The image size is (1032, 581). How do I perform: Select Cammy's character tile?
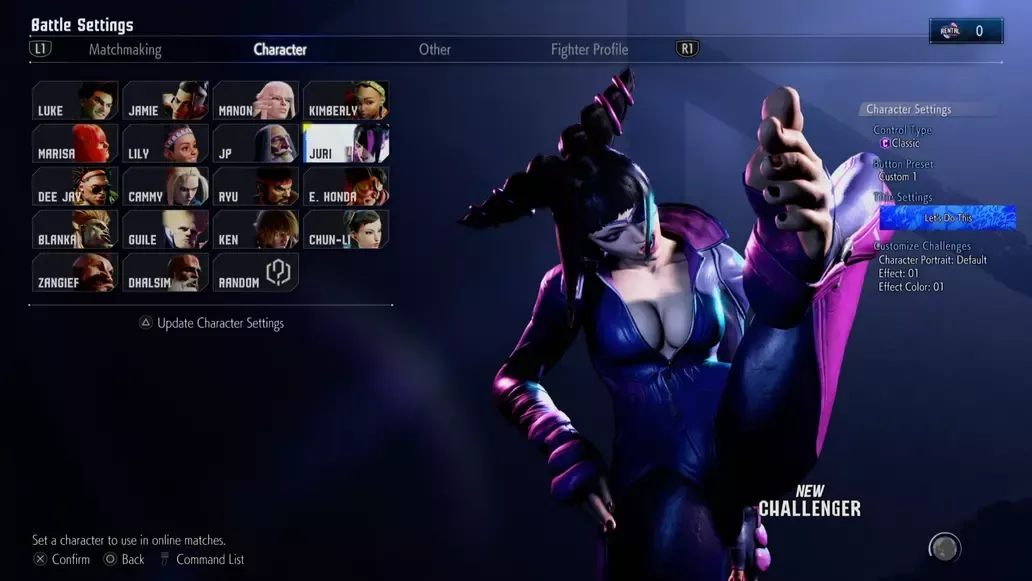point(165,187)
